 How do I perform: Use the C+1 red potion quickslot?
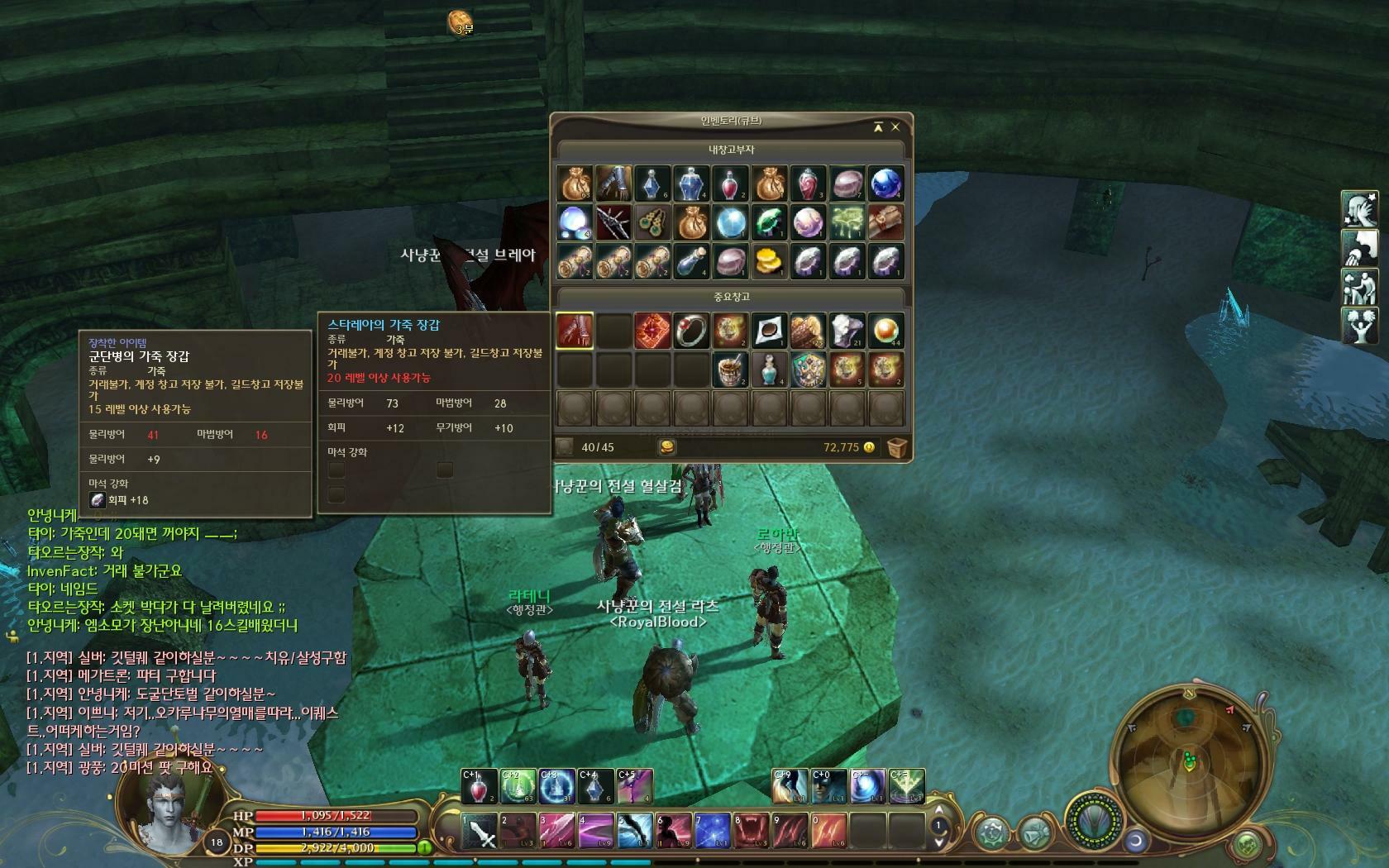click(479, 787)
